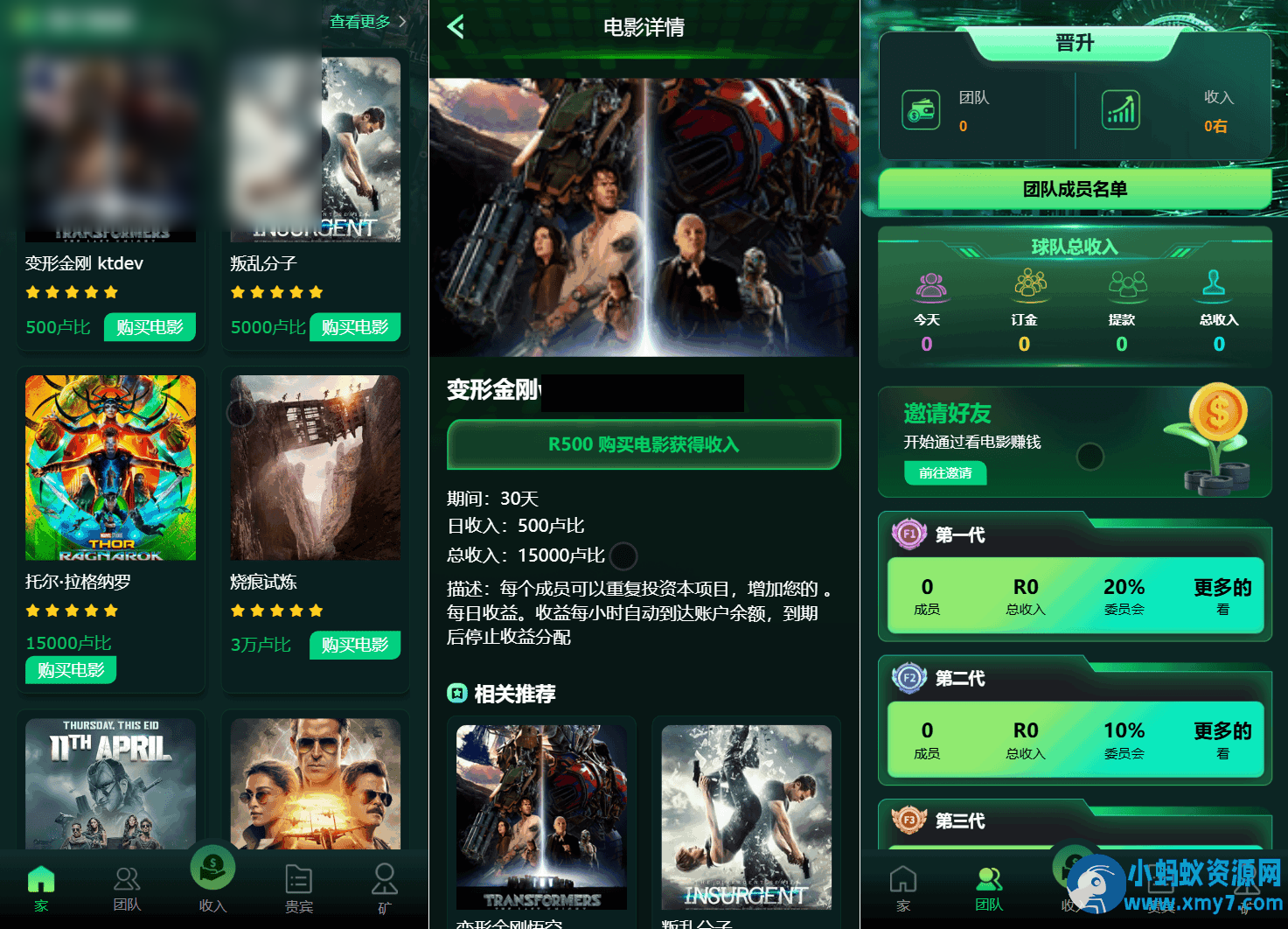The width and height of the screenshot is (1288, 929).
Task: Tap the F1 badge beside 第一代
Action: pyautogui.click(x=909, y=534)
